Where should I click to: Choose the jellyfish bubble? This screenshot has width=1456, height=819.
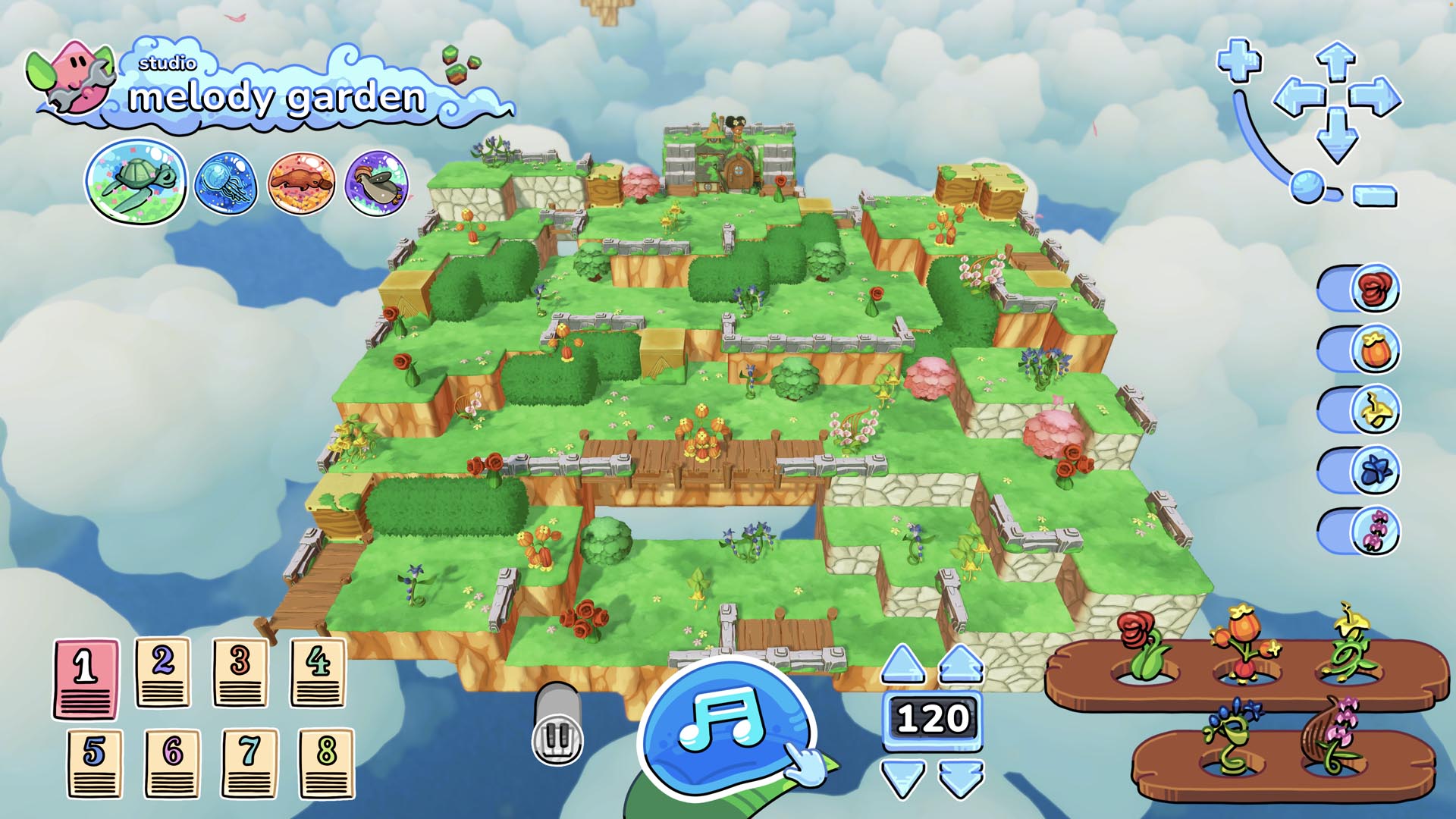click(225, 184)
